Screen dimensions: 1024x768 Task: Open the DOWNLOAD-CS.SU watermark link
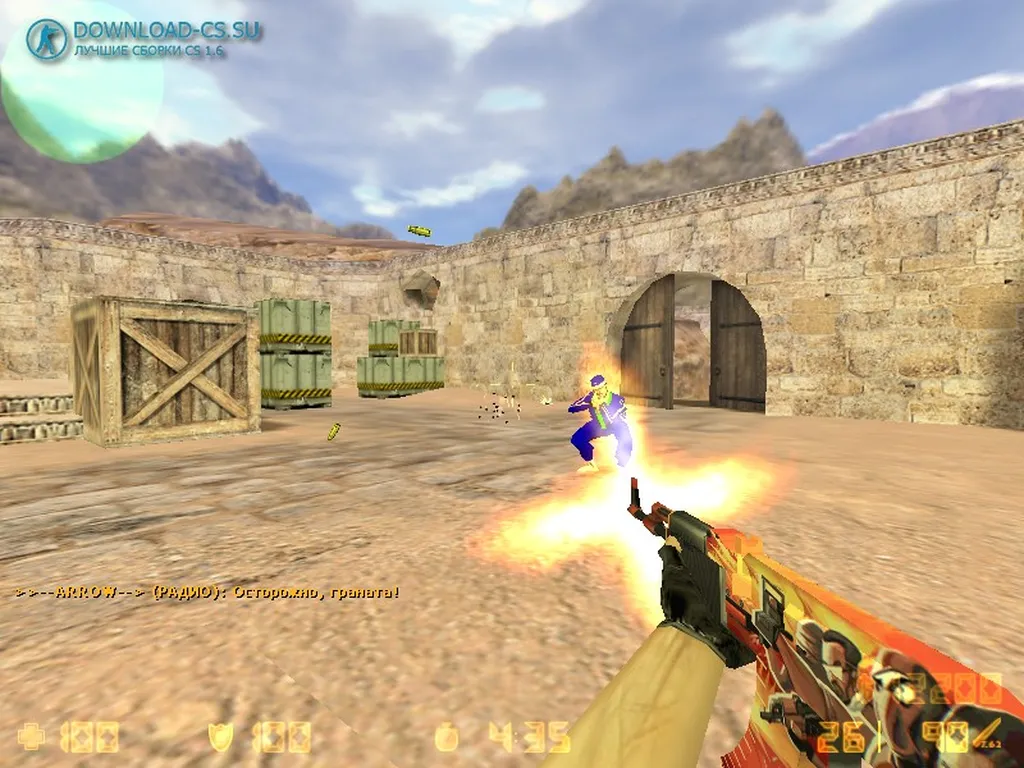tap(166, 31)
